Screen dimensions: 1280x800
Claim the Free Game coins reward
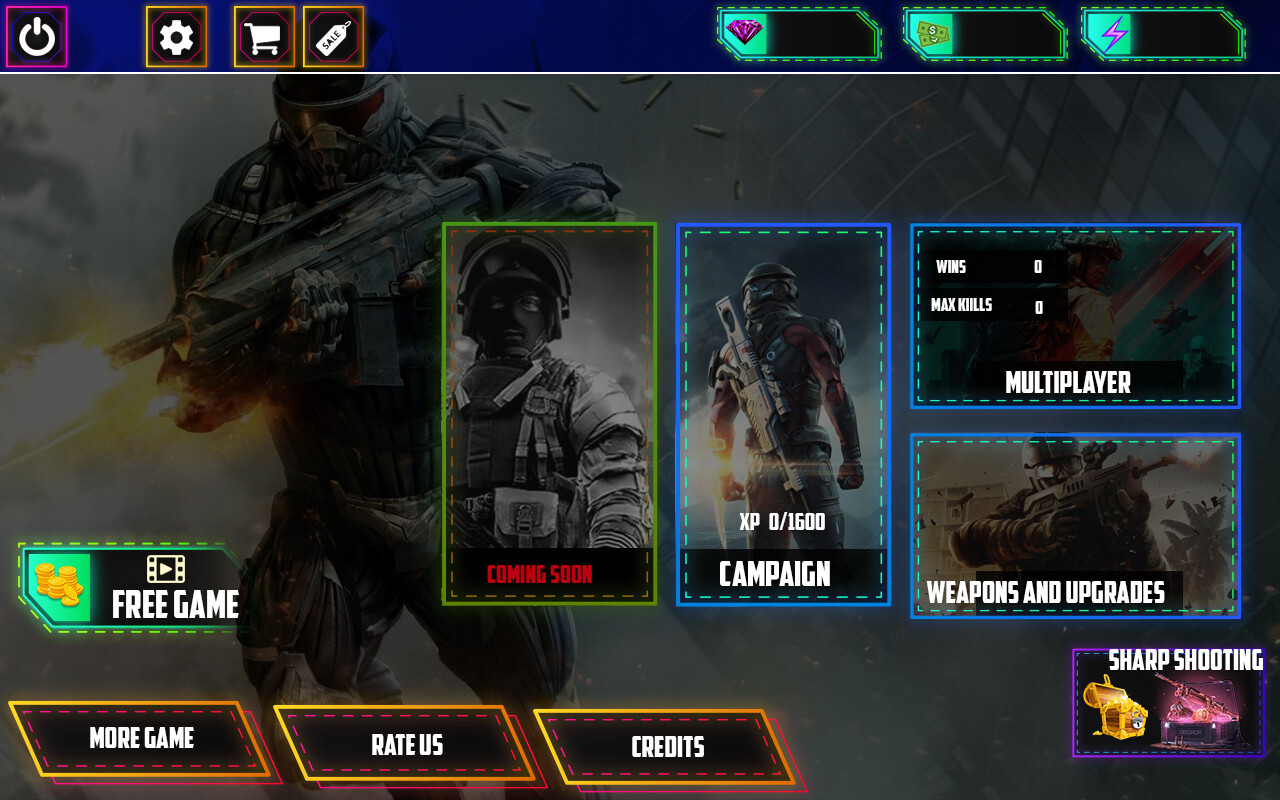pyautogui.click(x=133, y=588)
